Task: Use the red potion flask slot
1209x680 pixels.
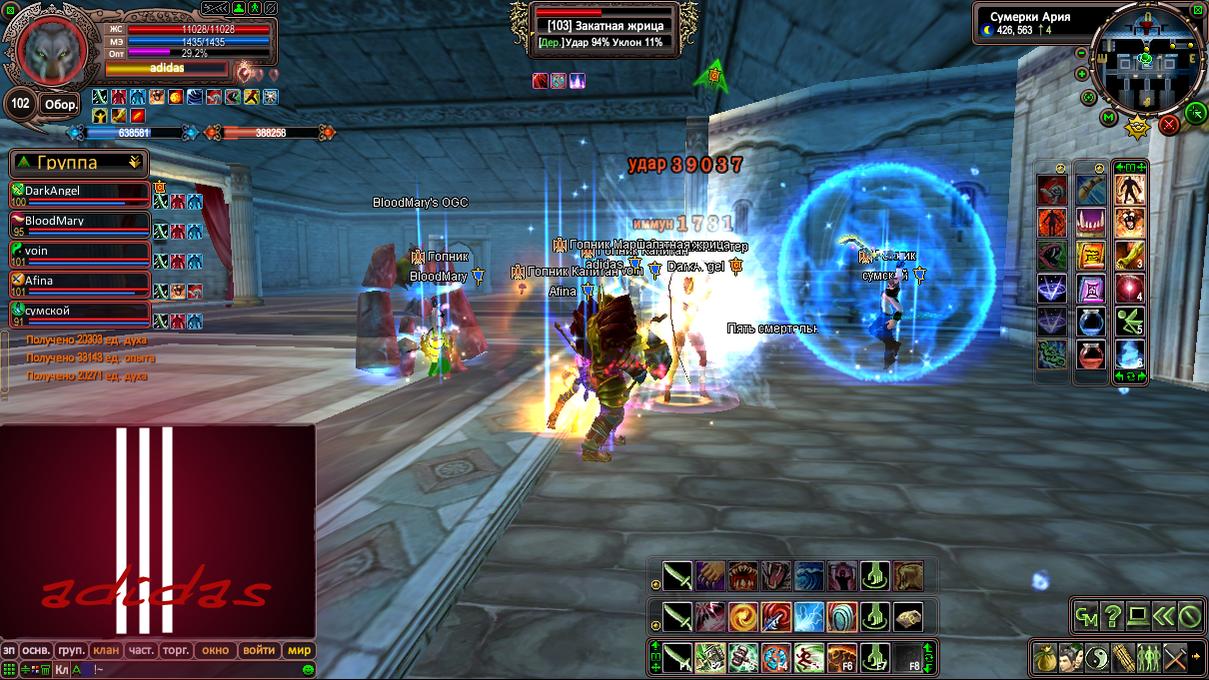Action: coord(1091,354)
